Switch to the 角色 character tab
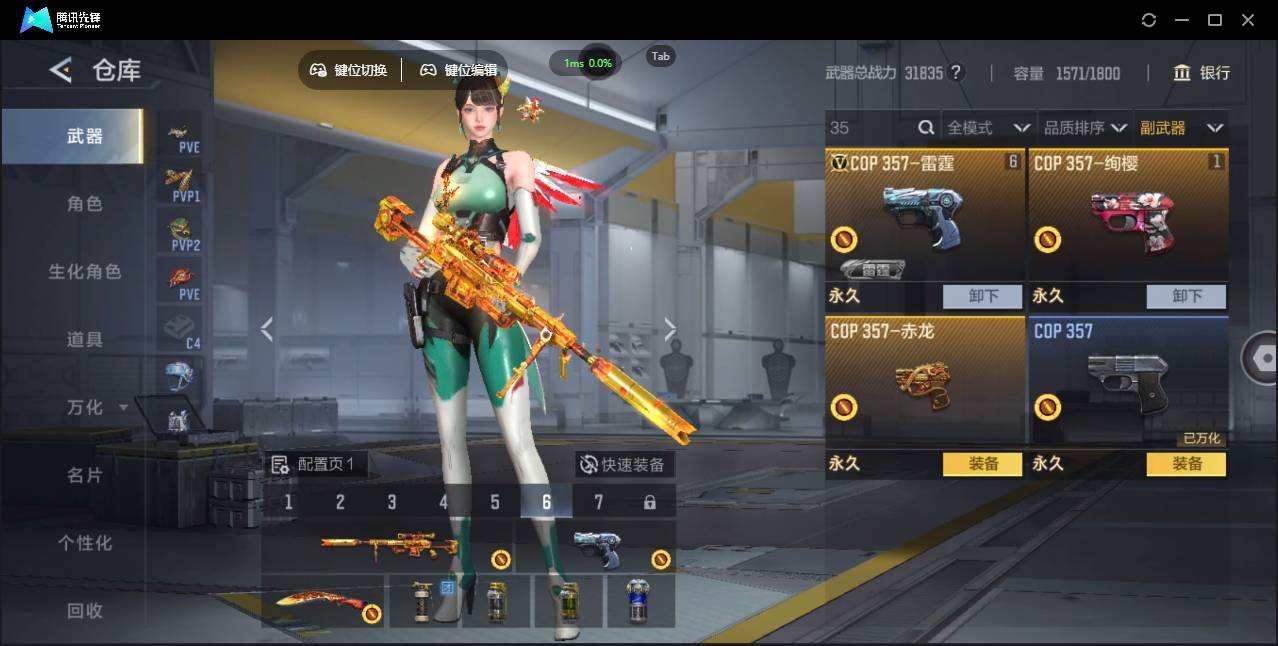 click(x=85, y=204)
